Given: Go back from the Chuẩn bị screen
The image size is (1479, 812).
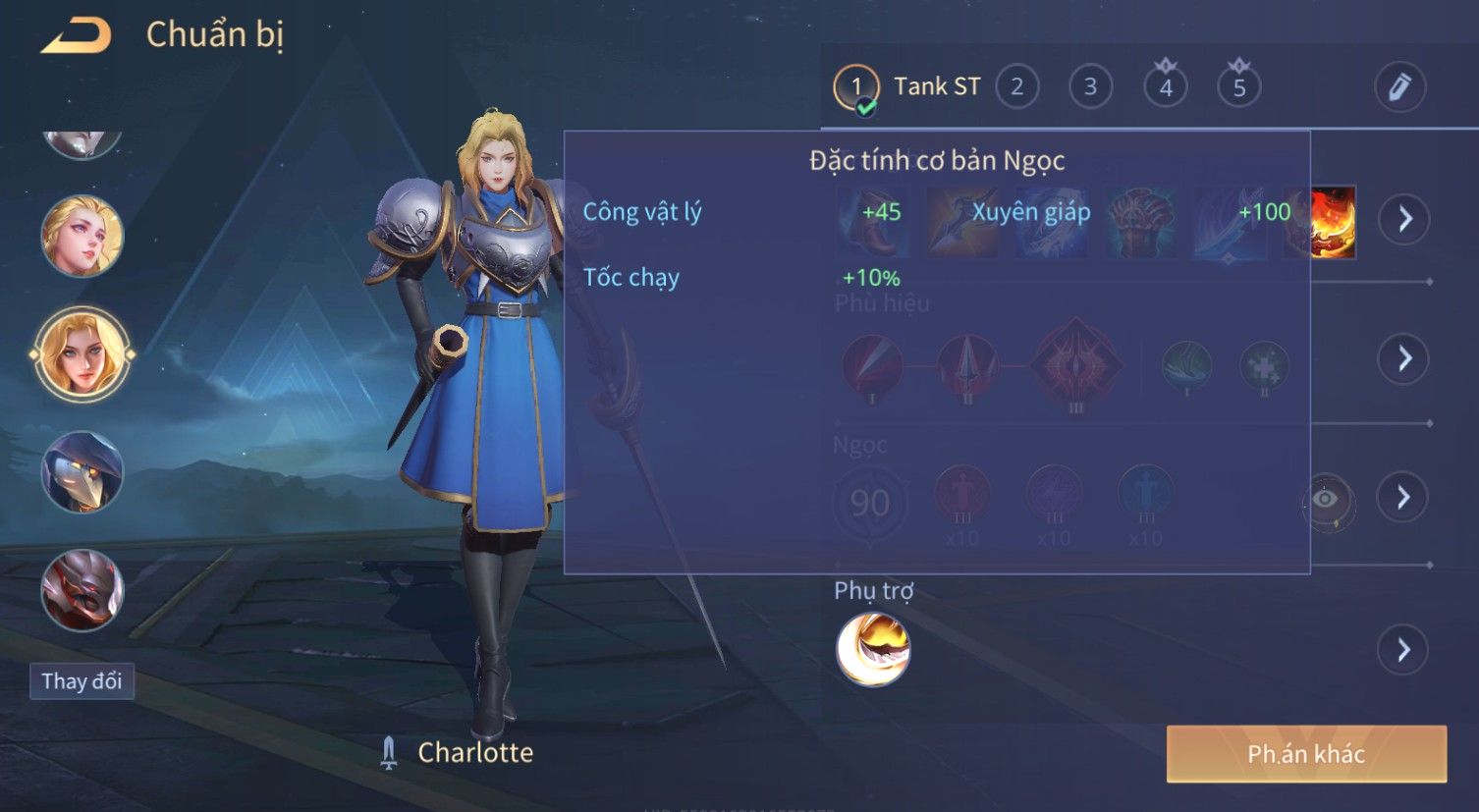Looking at the screenshot, I should click(x=76, y=35).
